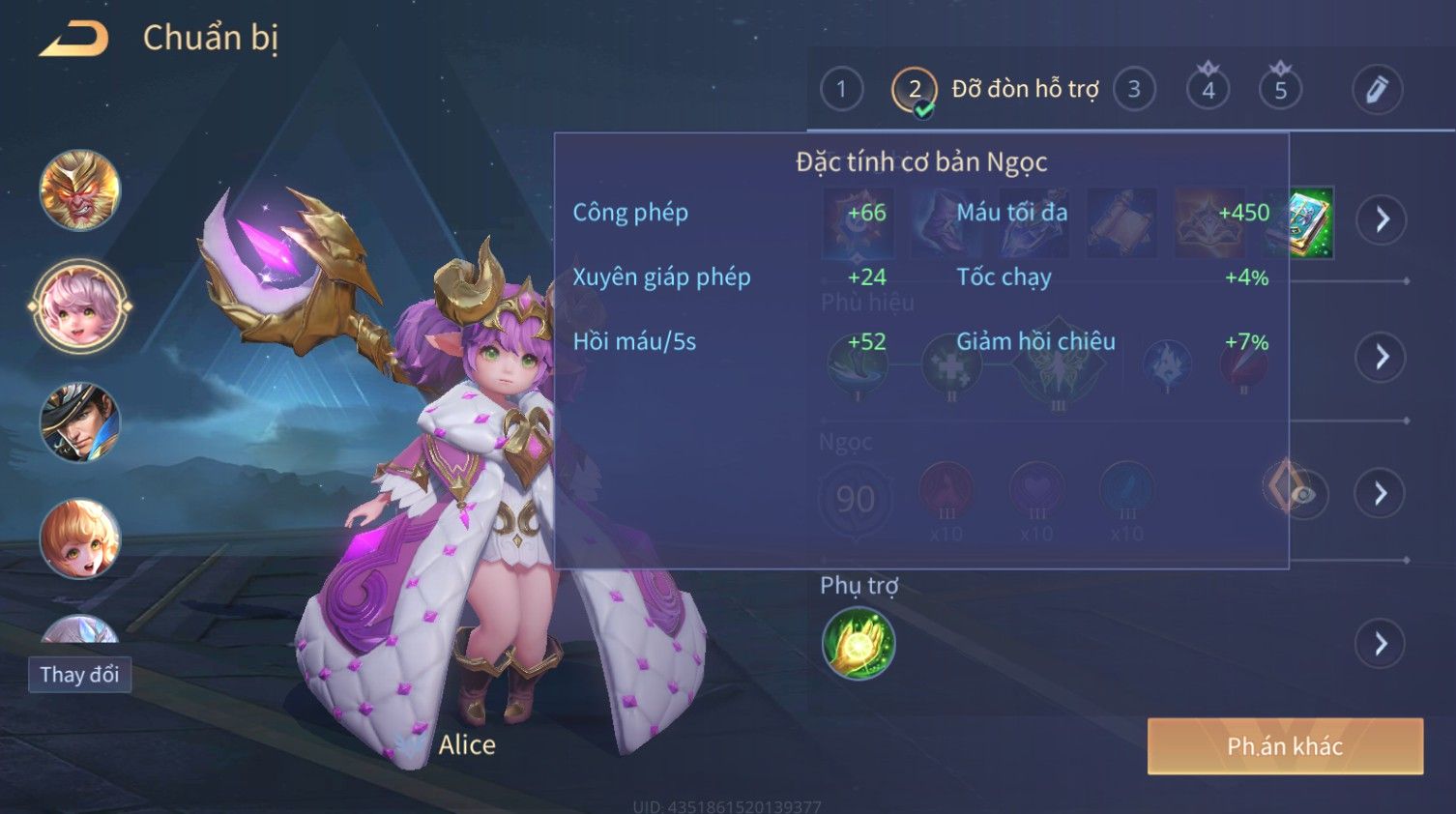Switch to loadout preset 1
Screen dimensions: 1456x814
click(841, 90)
